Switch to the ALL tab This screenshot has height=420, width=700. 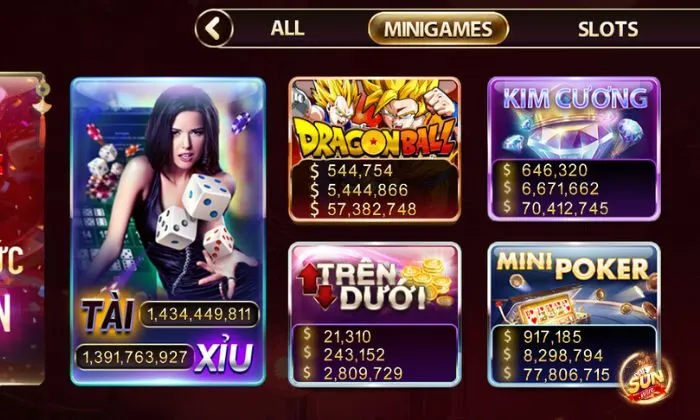287,28
